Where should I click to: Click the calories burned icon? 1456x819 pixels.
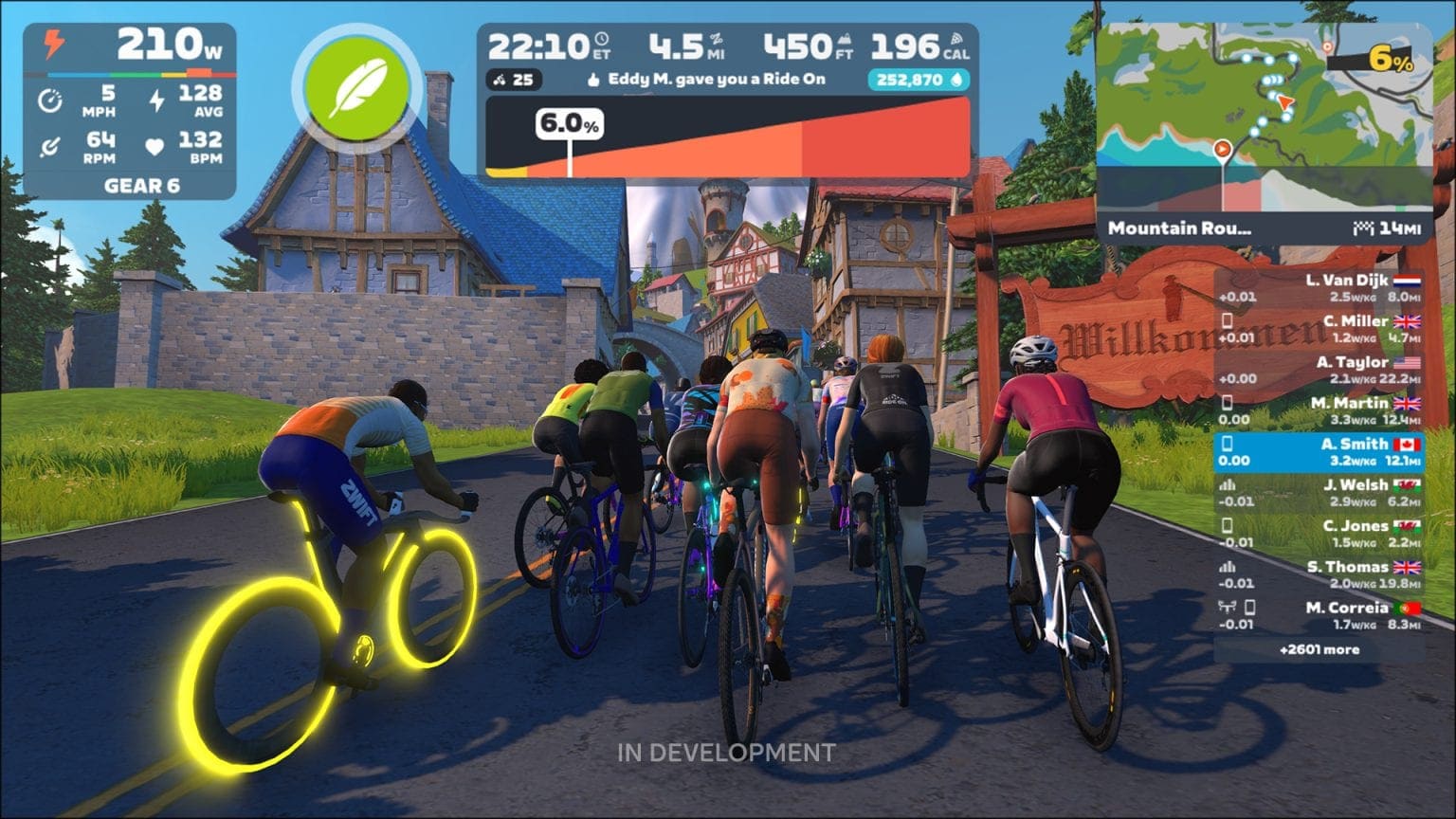pyautogui.click(x=957, y=38)
